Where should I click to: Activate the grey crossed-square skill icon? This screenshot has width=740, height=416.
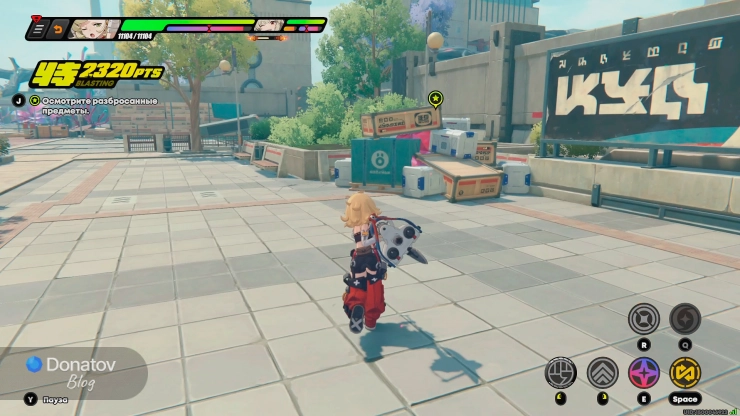coord(643,319)
